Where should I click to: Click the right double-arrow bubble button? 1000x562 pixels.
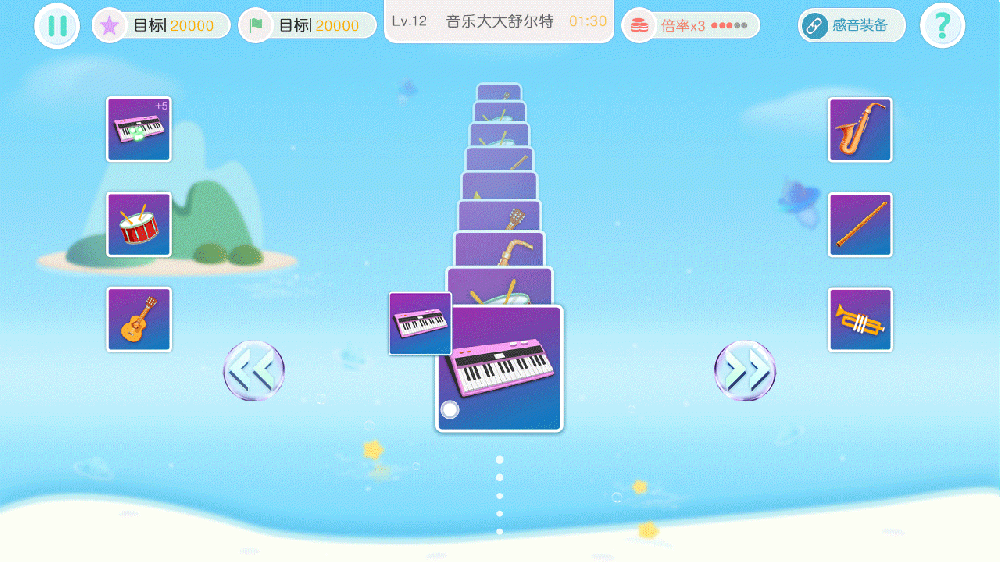(x=745, y=370)
